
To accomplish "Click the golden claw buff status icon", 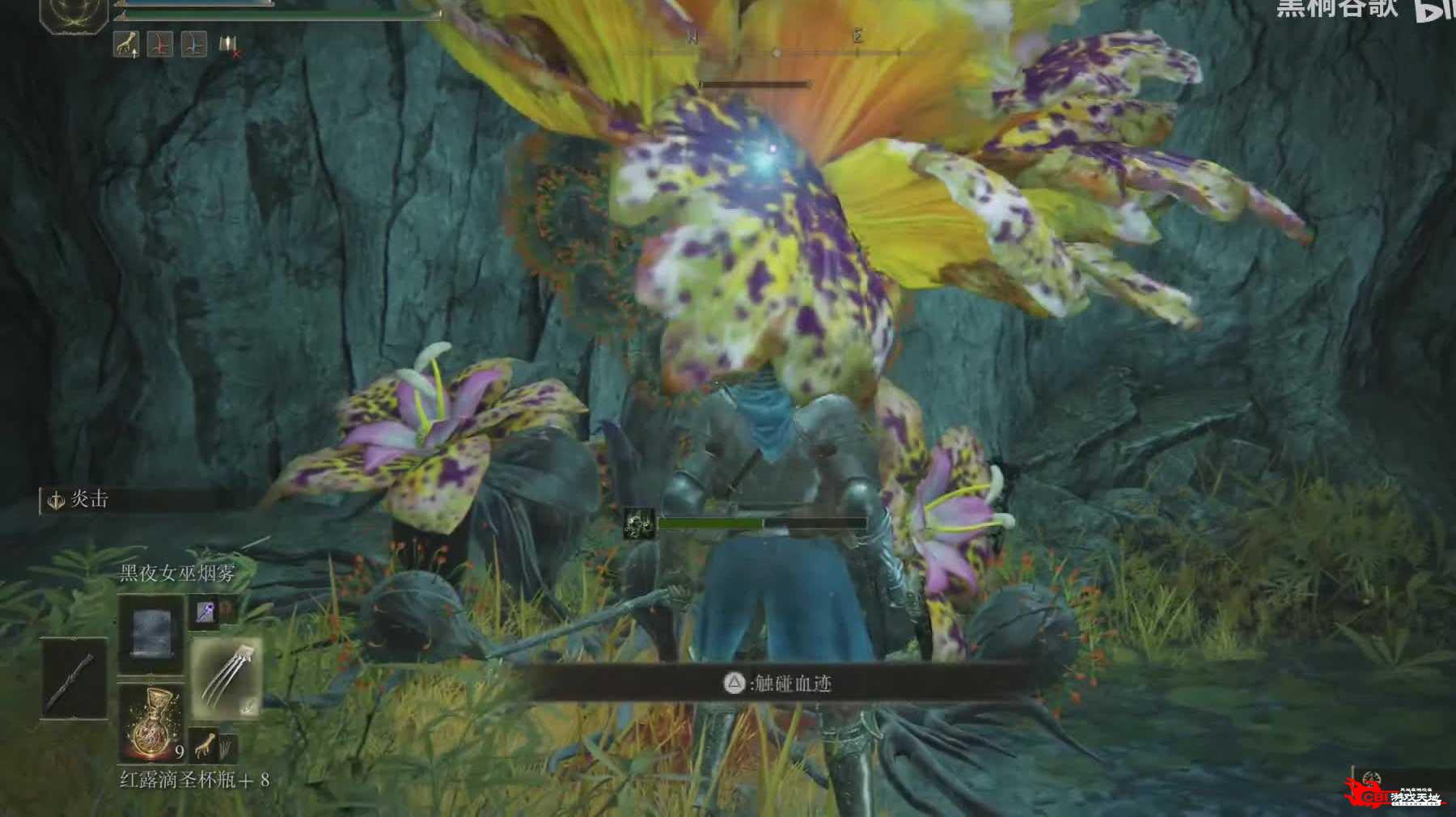I will click(x=126, y=44).
